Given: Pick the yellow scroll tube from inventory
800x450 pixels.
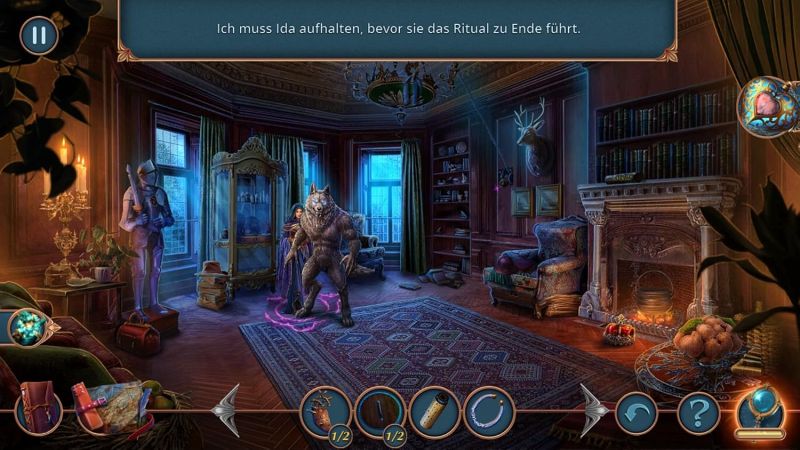Looking at the screenshot, I should point(435,410).
